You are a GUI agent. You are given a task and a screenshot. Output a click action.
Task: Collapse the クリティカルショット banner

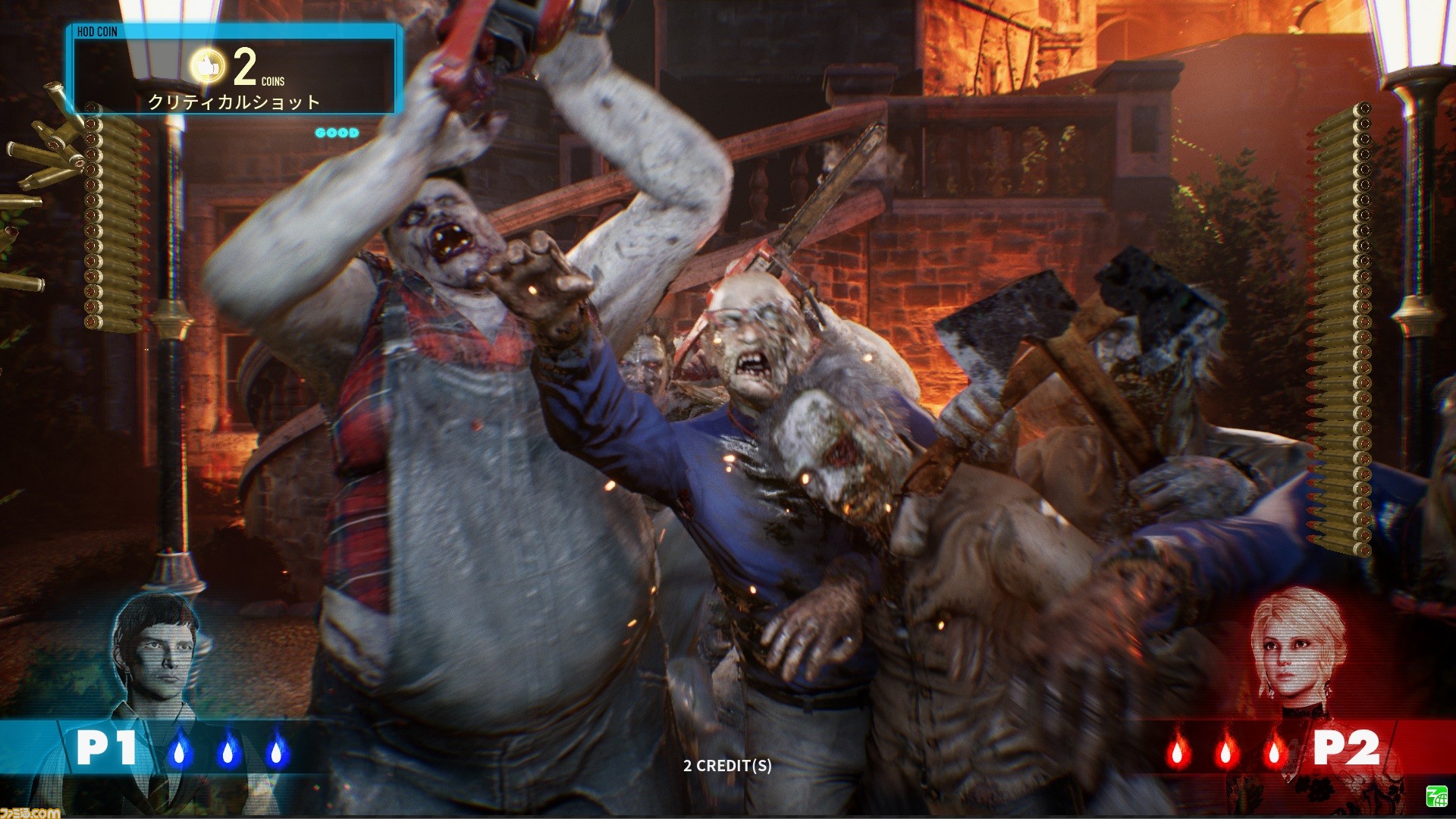tap(236, 100)
